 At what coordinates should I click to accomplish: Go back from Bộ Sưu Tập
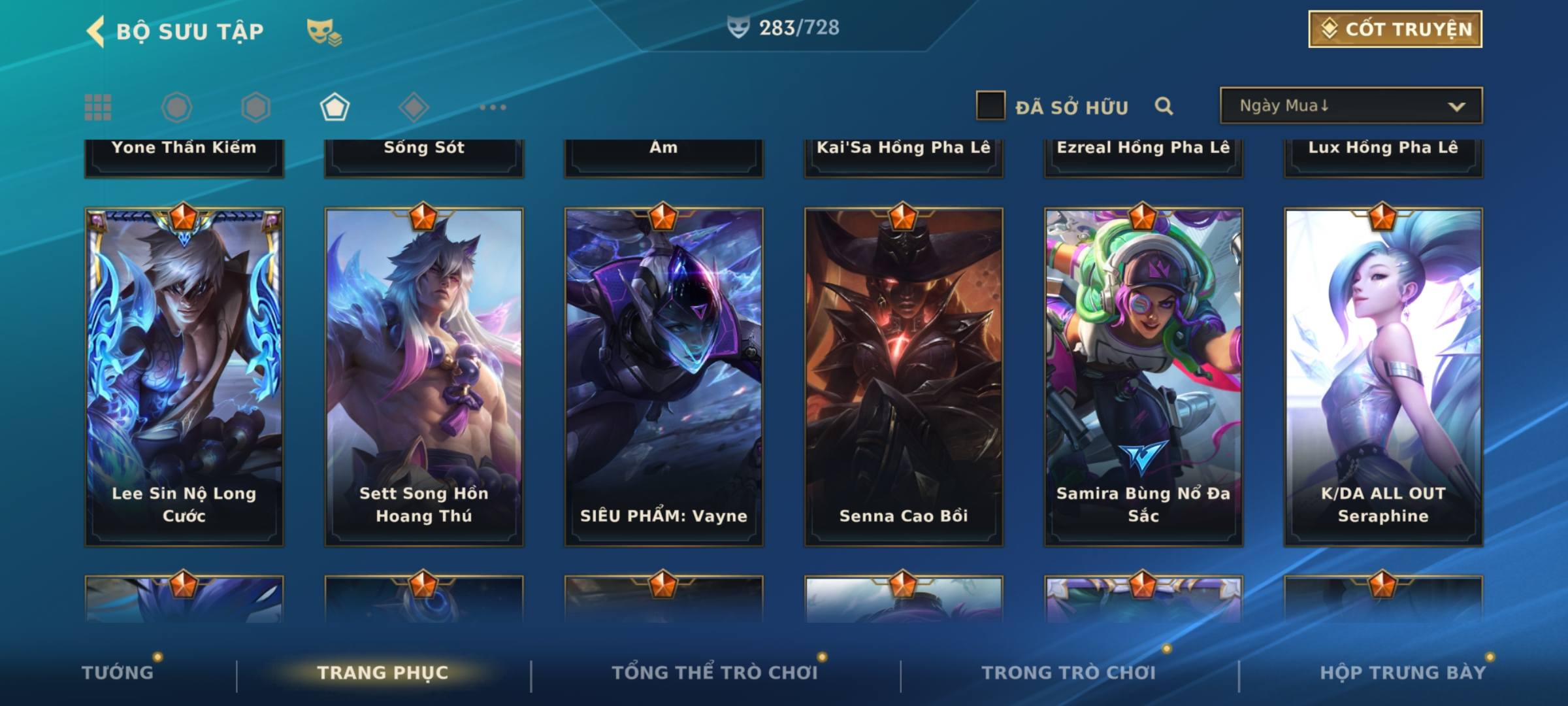(96, 31)
